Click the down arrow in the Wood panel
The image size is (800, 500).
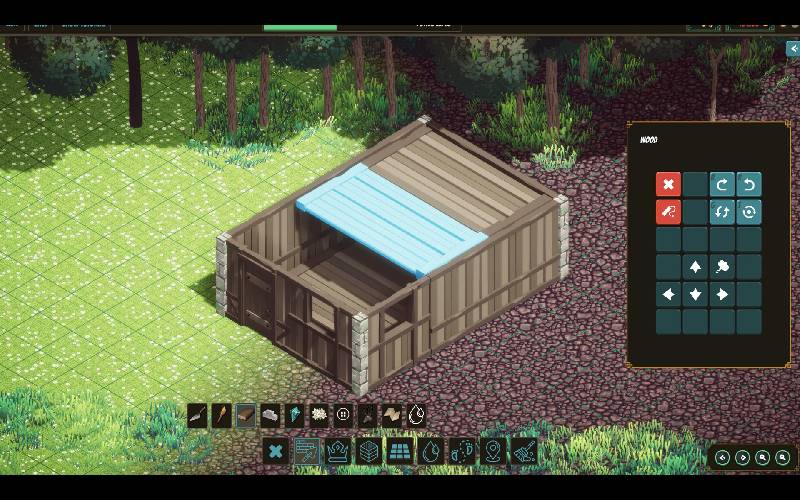click(695, 294)
